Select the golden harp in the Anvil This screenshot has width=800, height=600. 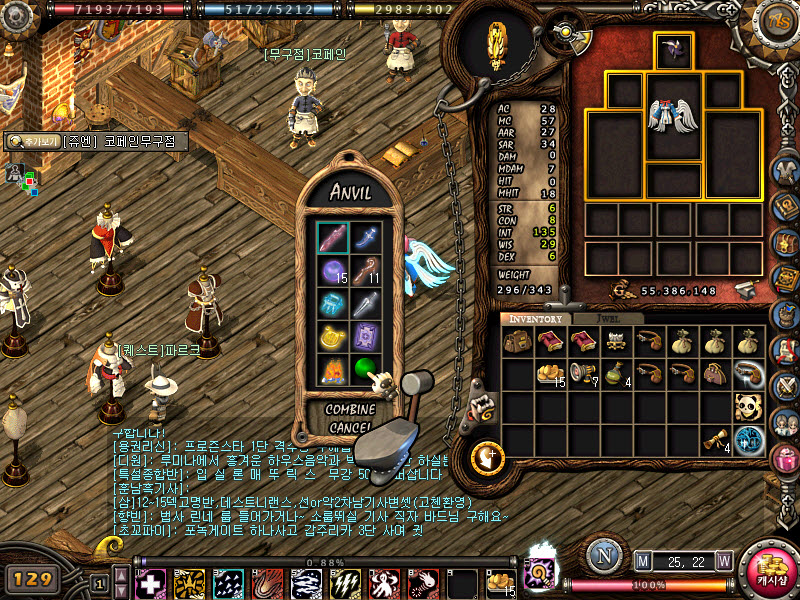click(x=333, y=337)
